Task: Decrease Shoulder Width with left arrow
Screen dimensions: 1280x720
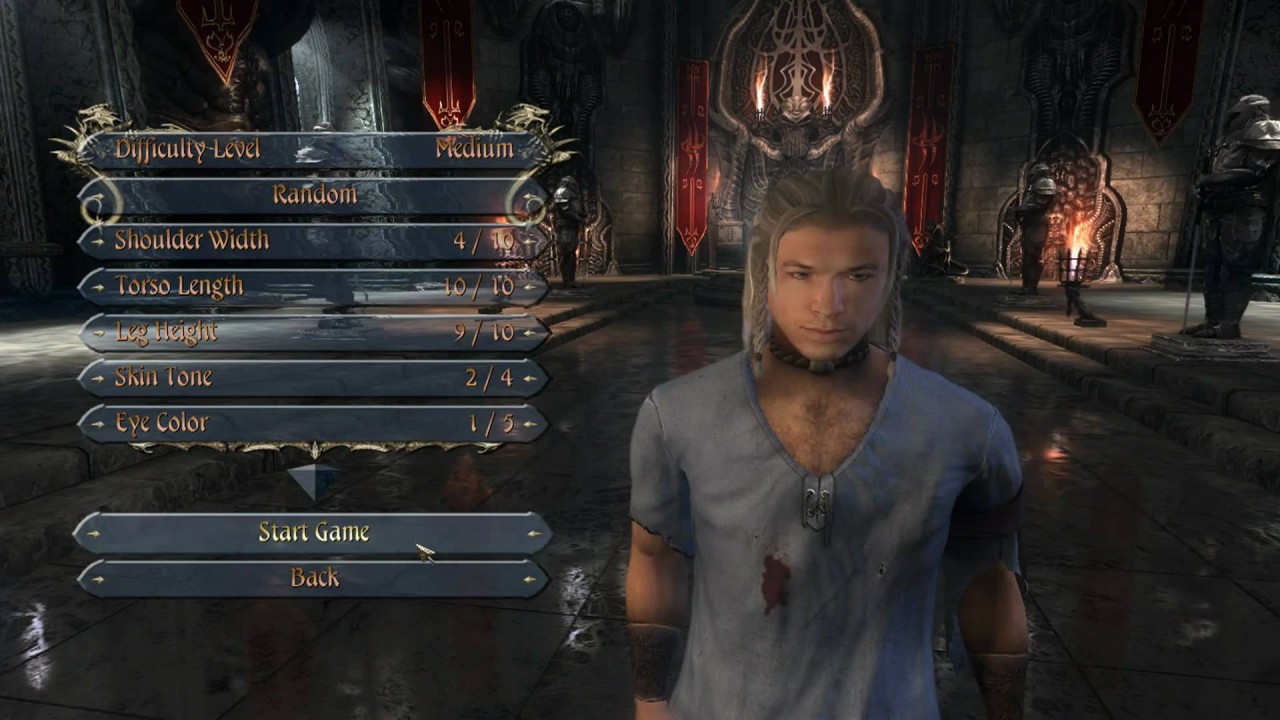Action: (97, 241)
